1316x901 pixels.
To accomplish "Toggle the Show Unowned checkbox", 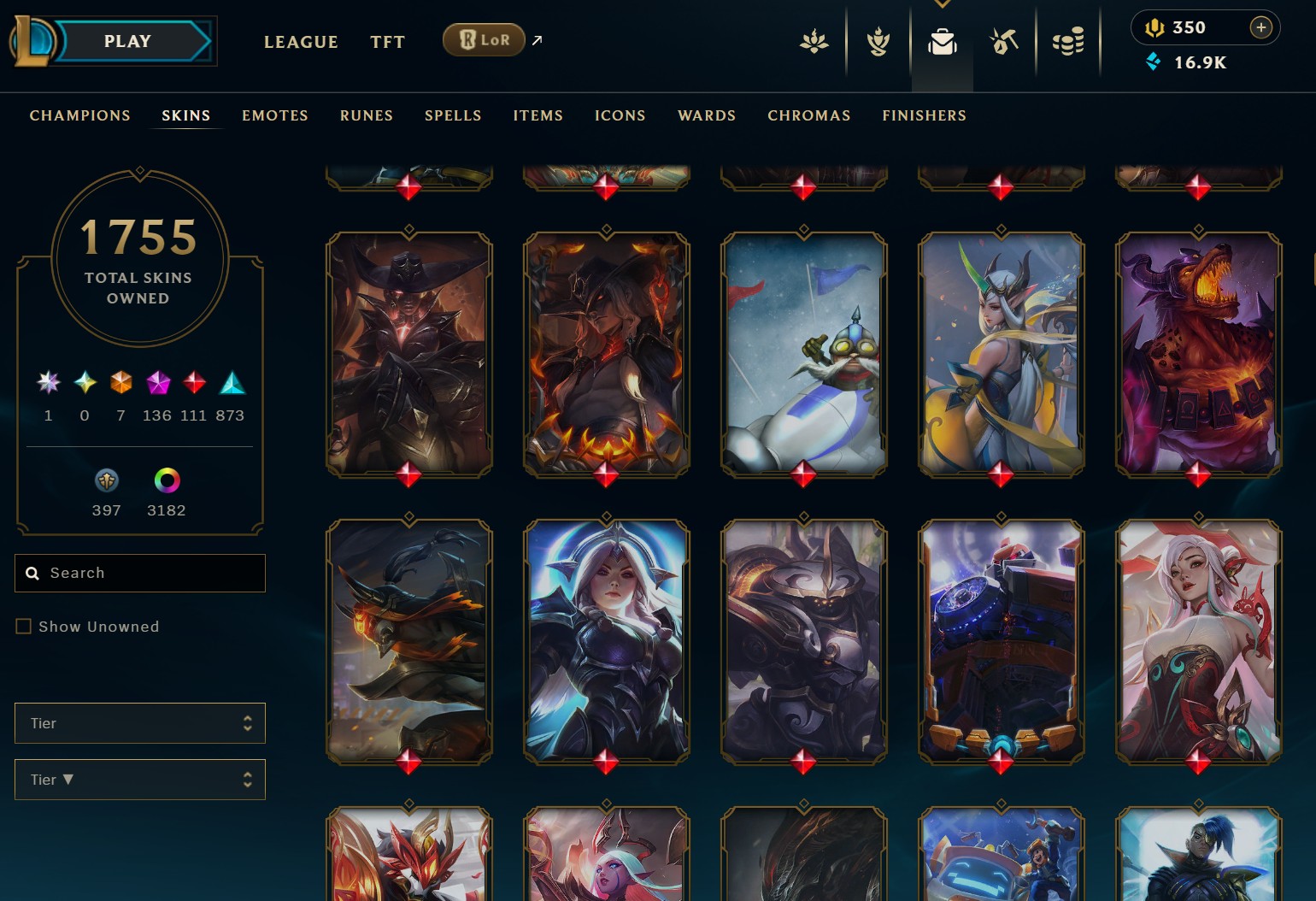I will (24, 627).
